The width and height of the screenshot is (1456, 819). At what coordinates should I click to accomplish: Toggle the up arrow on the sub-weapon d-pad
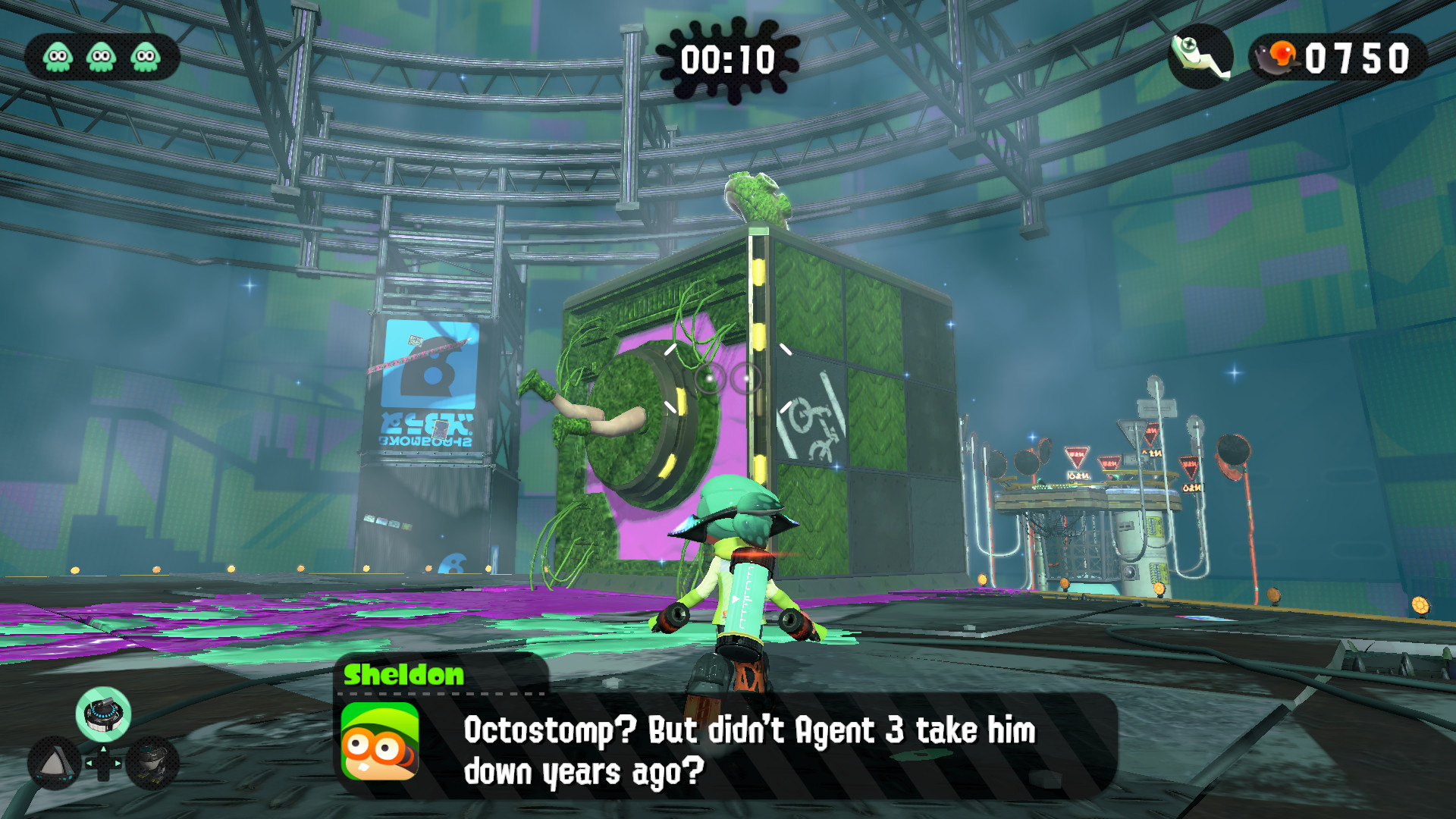click(104, 749)
